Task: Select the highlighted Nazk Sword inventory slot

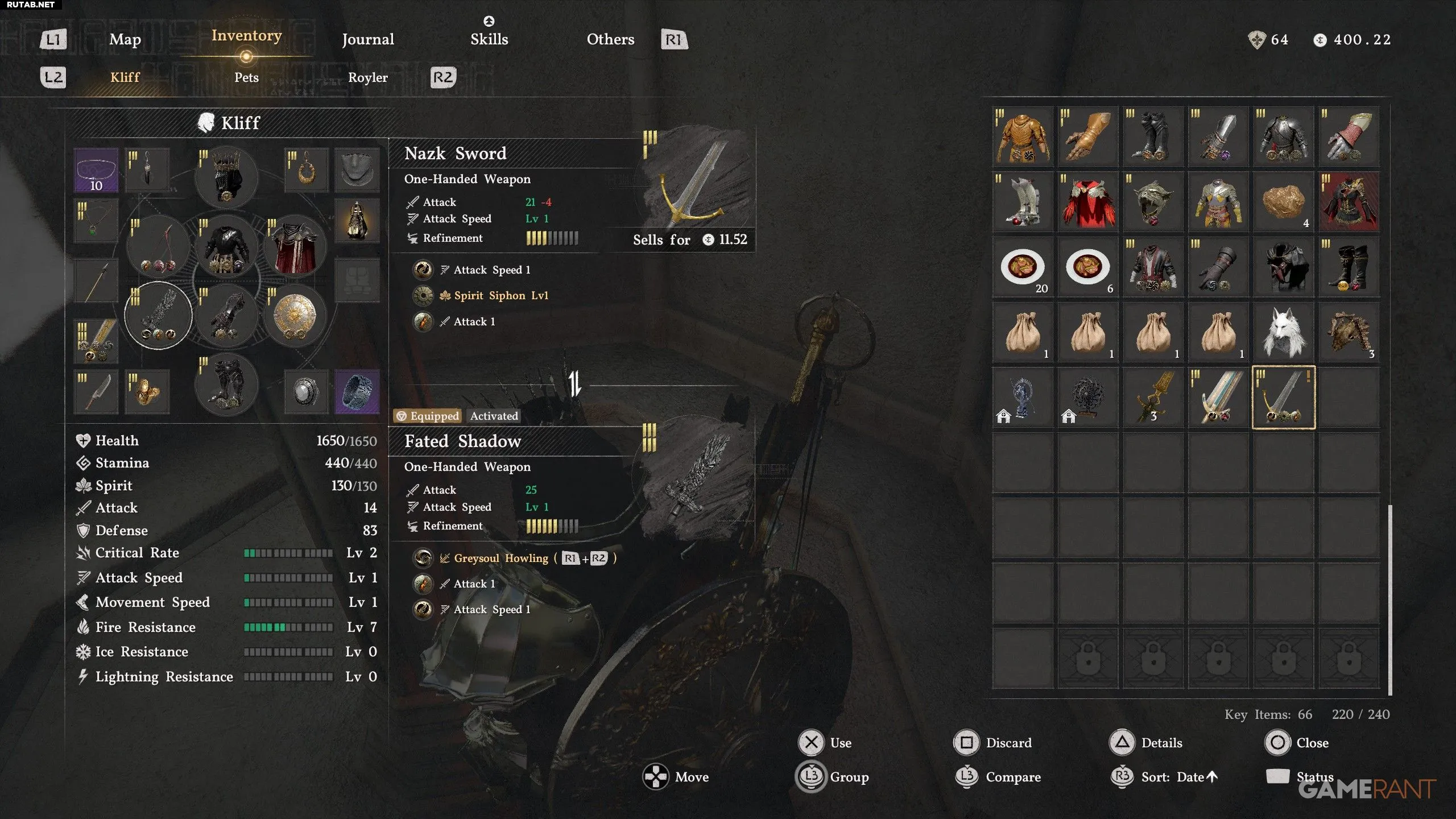Action: tap(1283, 397)
